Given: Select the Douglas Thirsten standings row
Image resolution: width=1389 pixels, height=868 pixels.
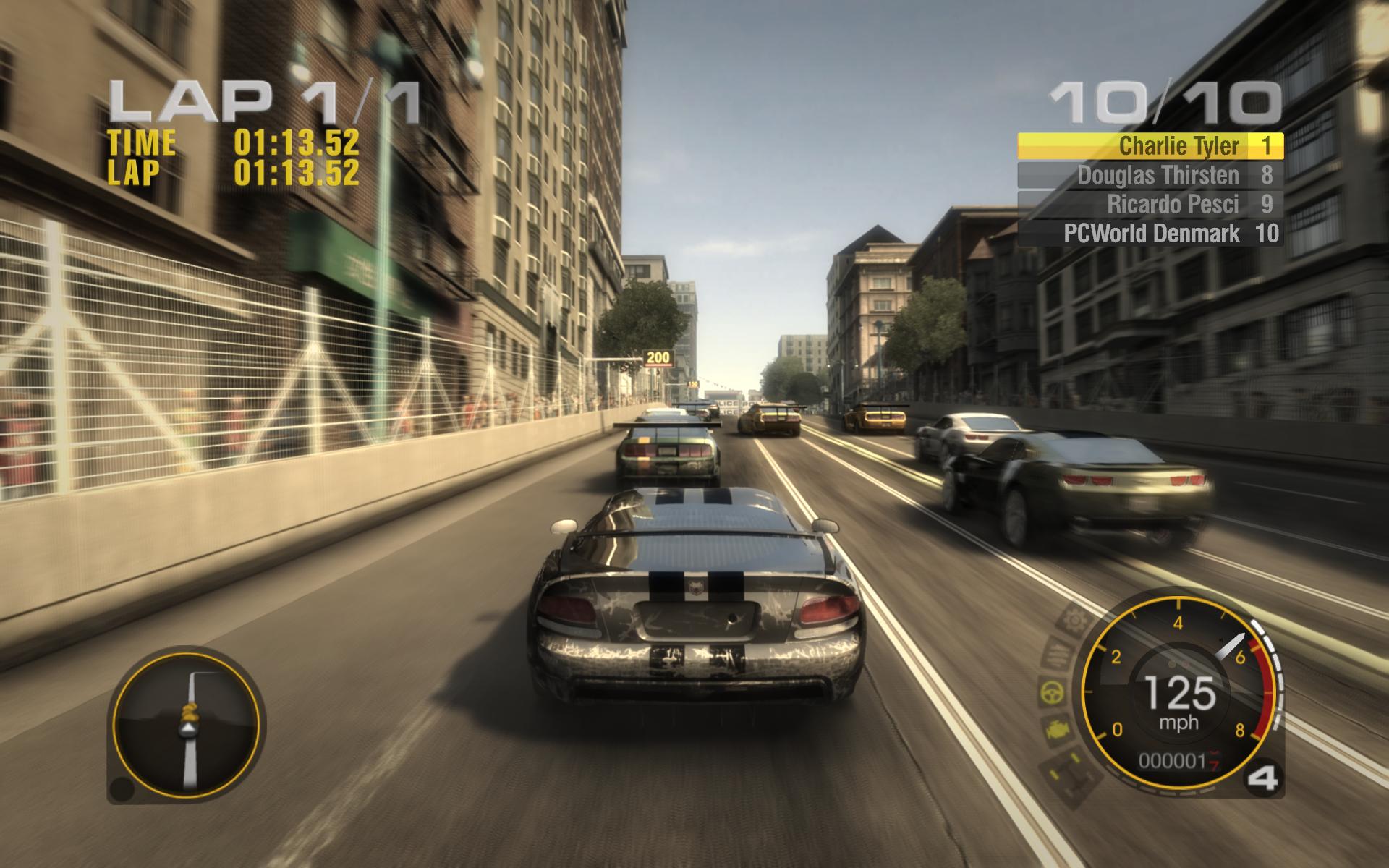Looking at the screenshot, I should click(x=1150, y=175).
